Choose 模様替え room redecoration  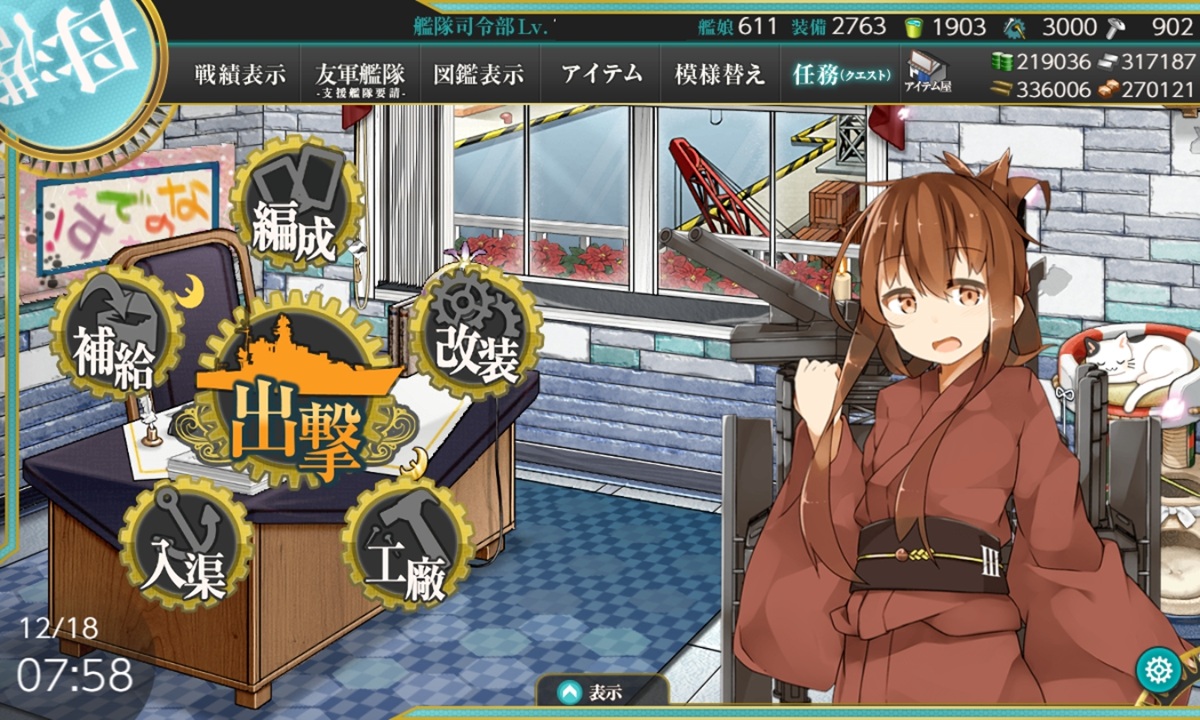click(719, 74)
